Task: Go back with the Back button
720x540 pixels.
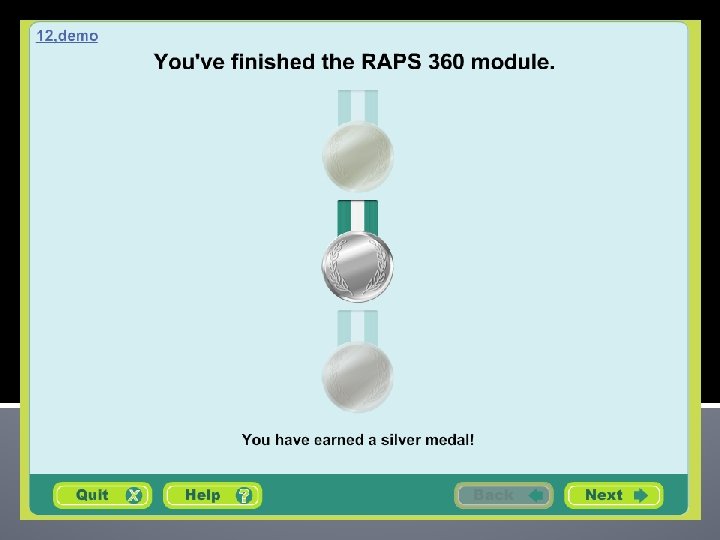Action: pos(504,495)
